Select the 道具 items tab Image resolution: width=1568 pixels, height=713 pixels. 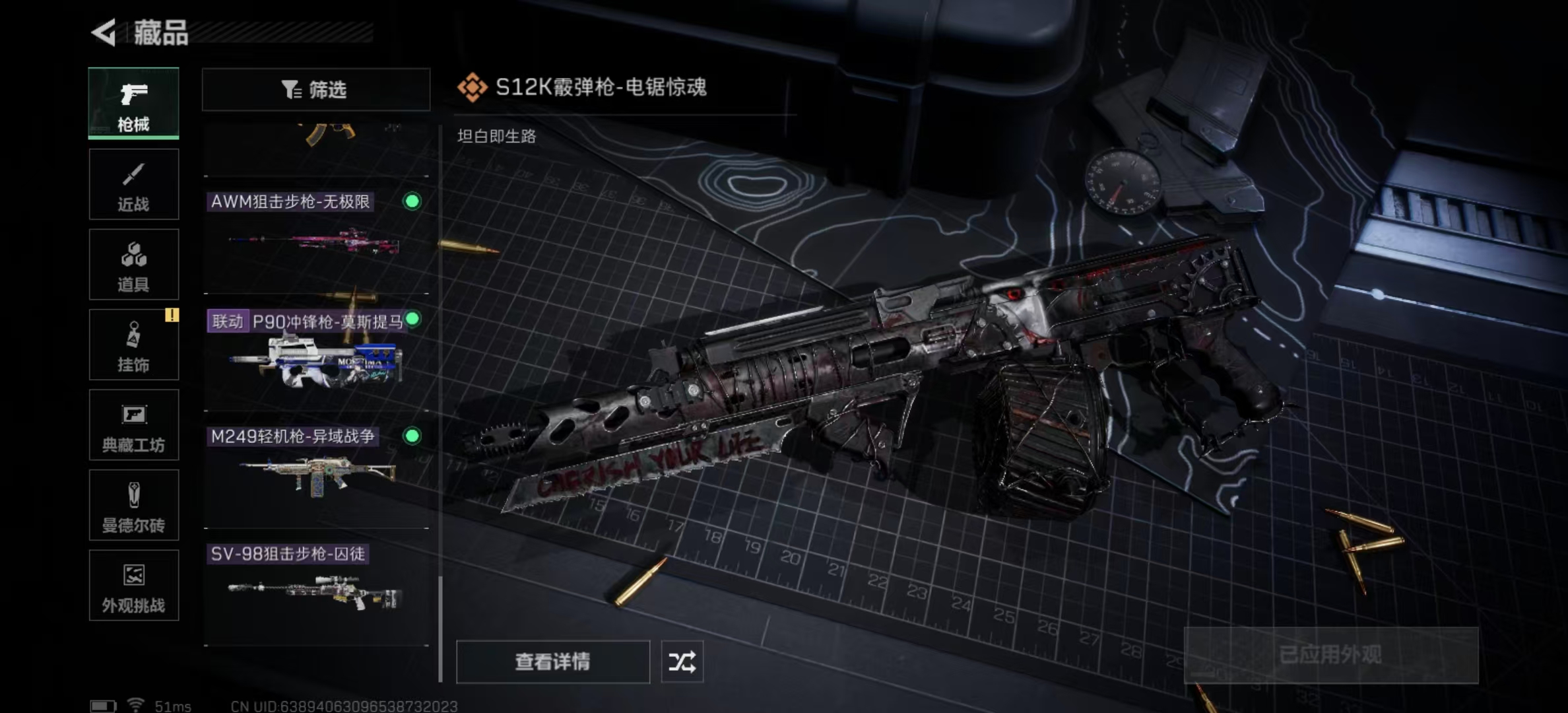pos(133,265)
